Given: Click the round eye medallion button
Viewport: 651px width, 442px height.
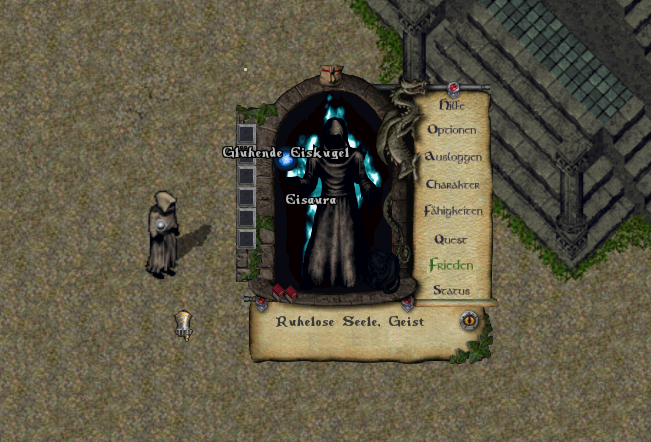Looking at the screenshot, I should 468,320.
